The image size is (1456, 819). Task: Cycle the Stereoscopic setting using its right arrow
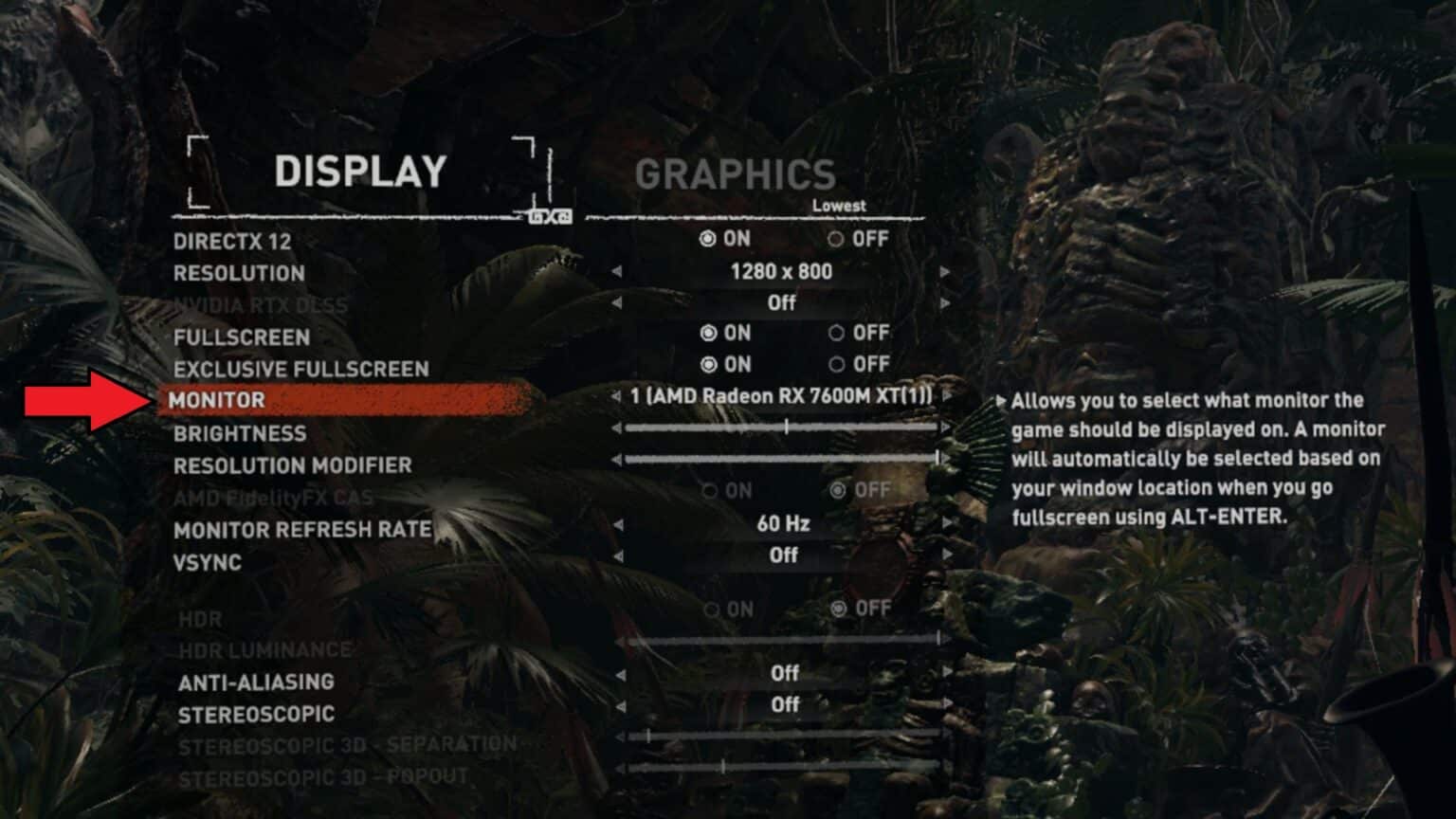pyautogui.click(x=945, y=704)
